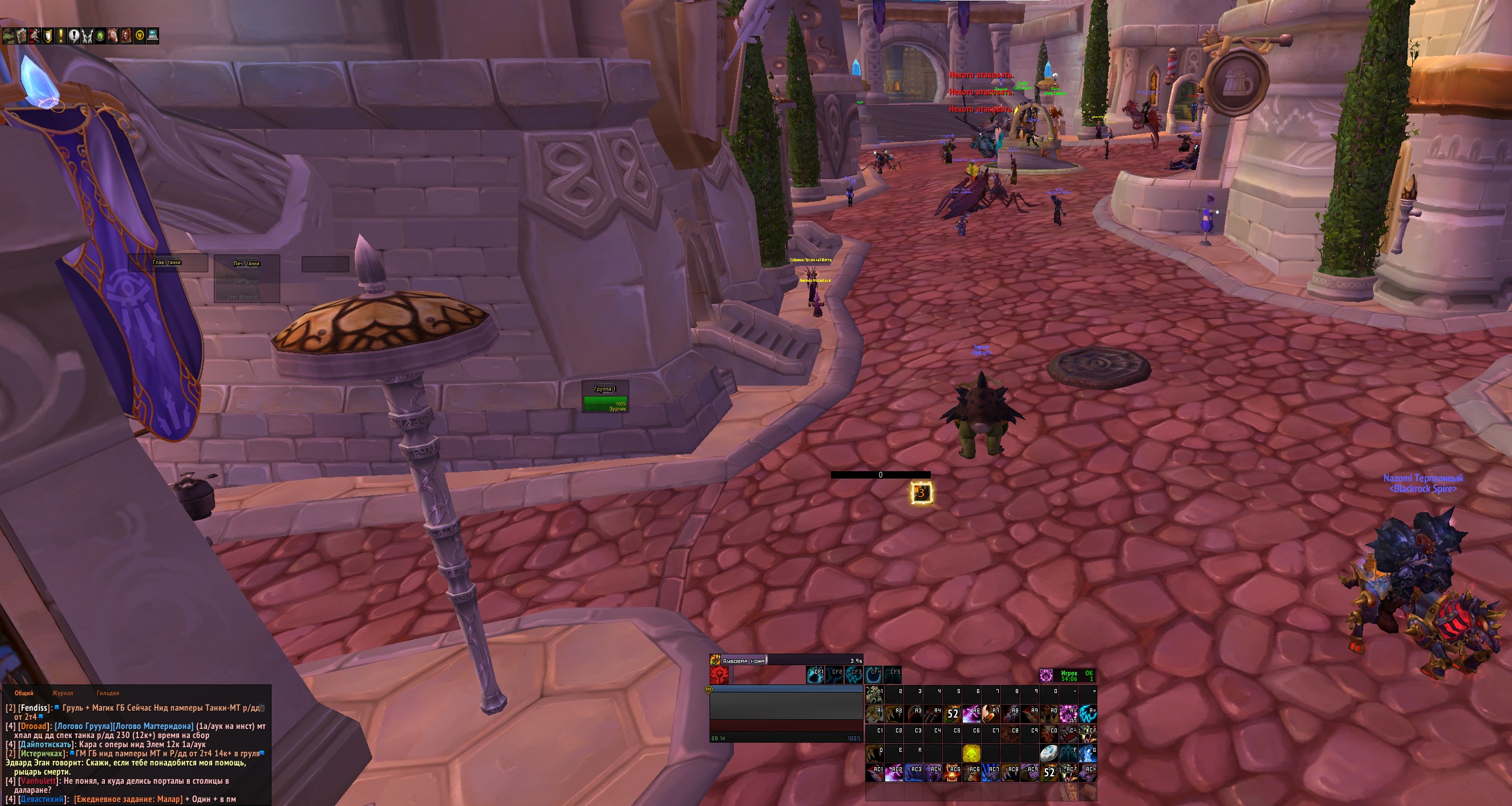Activate the lion head ability on A1
The width and height of the screenshot is (1512, 806).
(x=874, y=714)
